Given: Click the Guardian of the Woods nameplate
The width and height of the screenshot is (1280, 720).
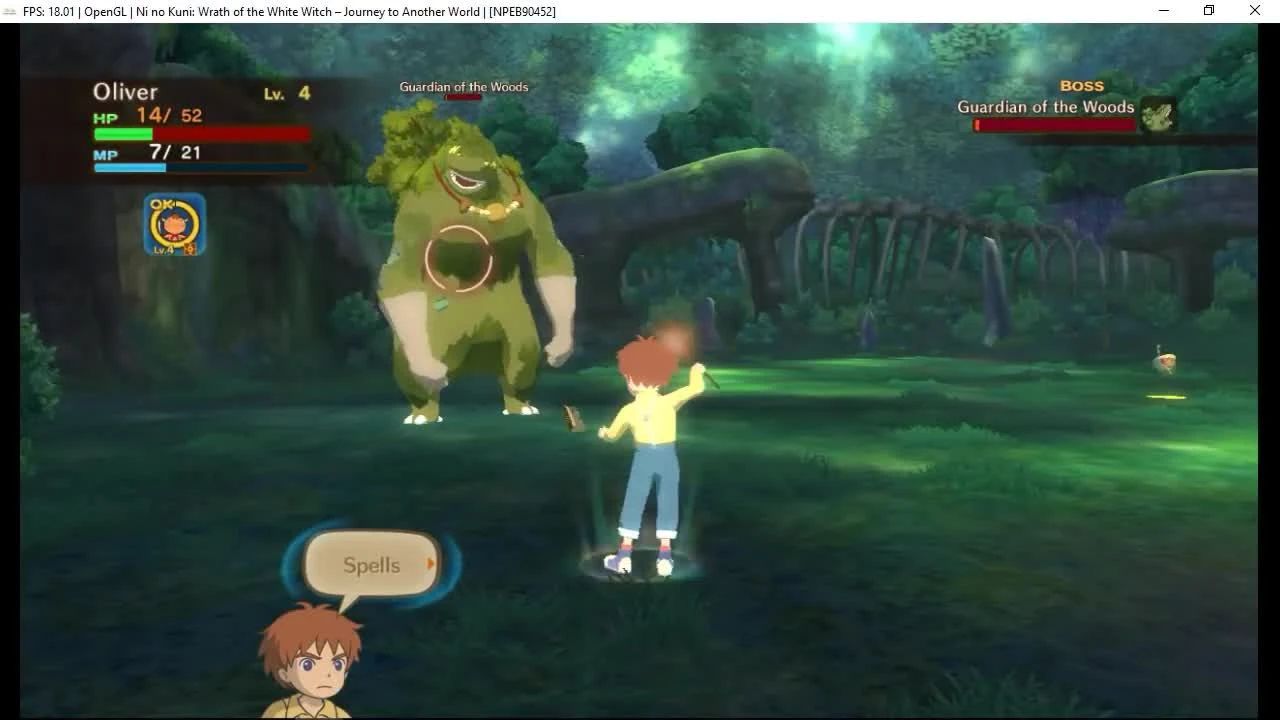Looking at the screenshot, I should tap(1045, 106).
